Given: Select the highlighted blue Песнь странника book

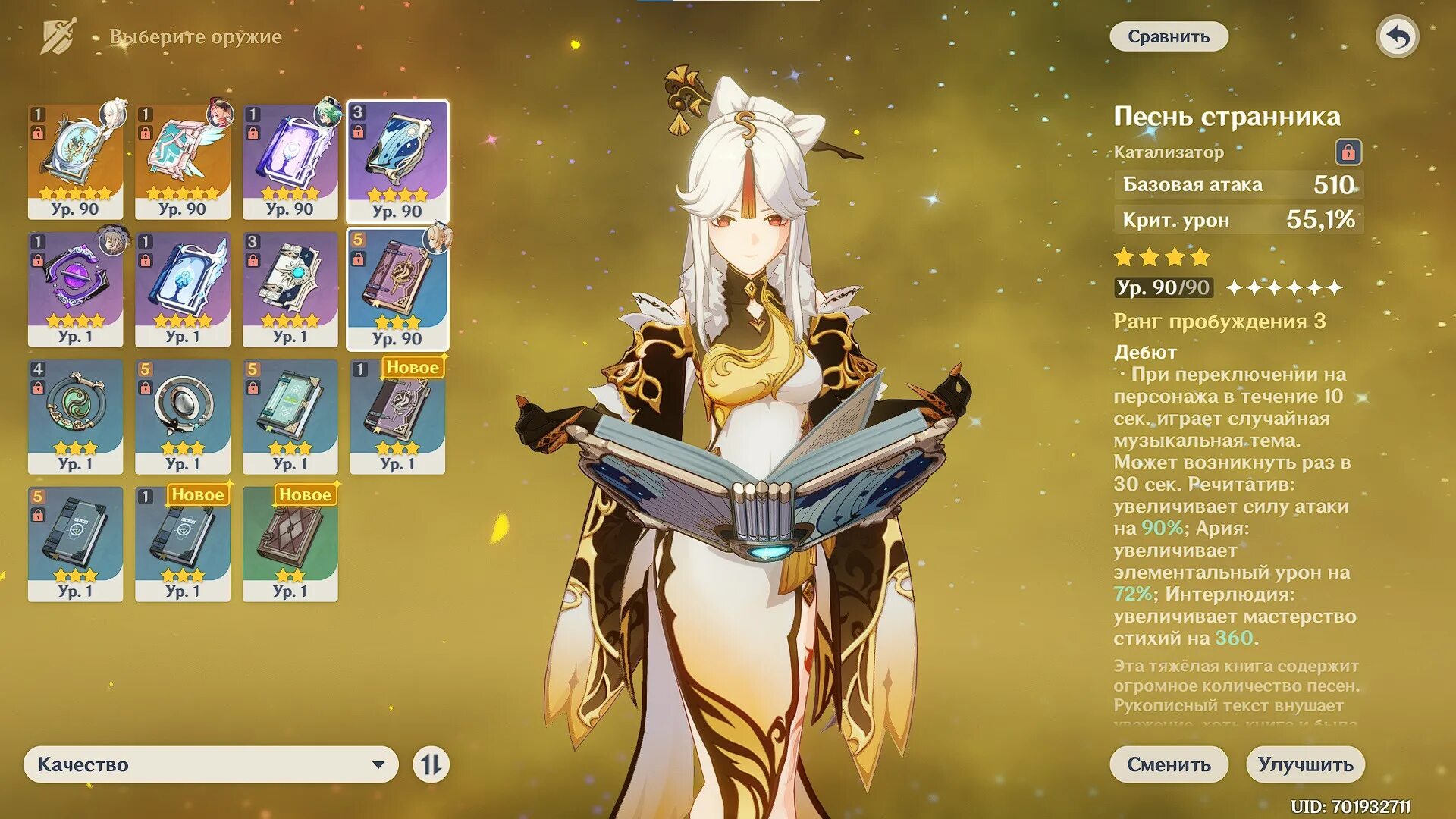Looking at the screenshot, I should [397, 161].
